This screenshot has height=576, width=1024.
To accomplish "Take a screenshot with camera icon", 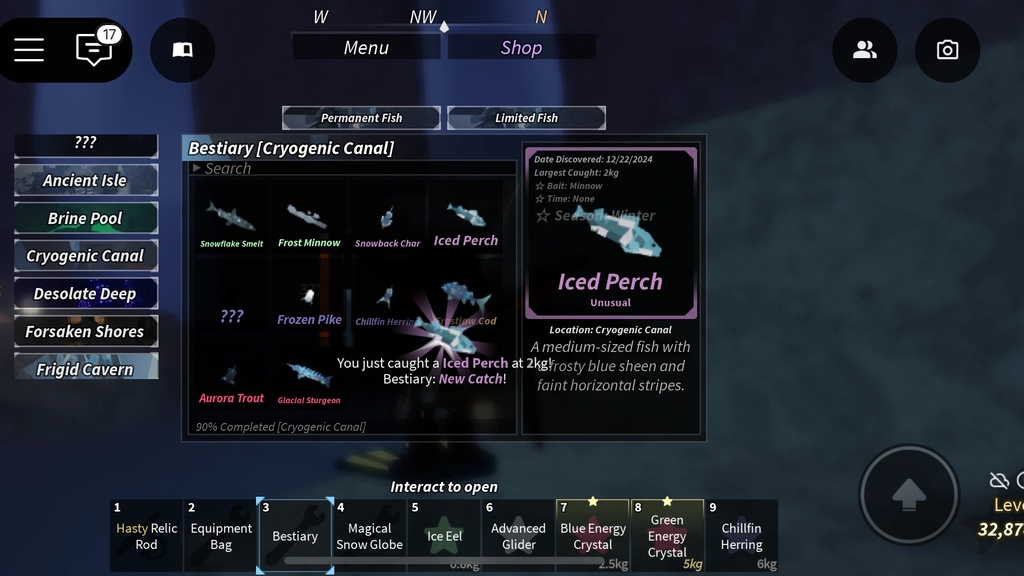I will click(947, 50).
